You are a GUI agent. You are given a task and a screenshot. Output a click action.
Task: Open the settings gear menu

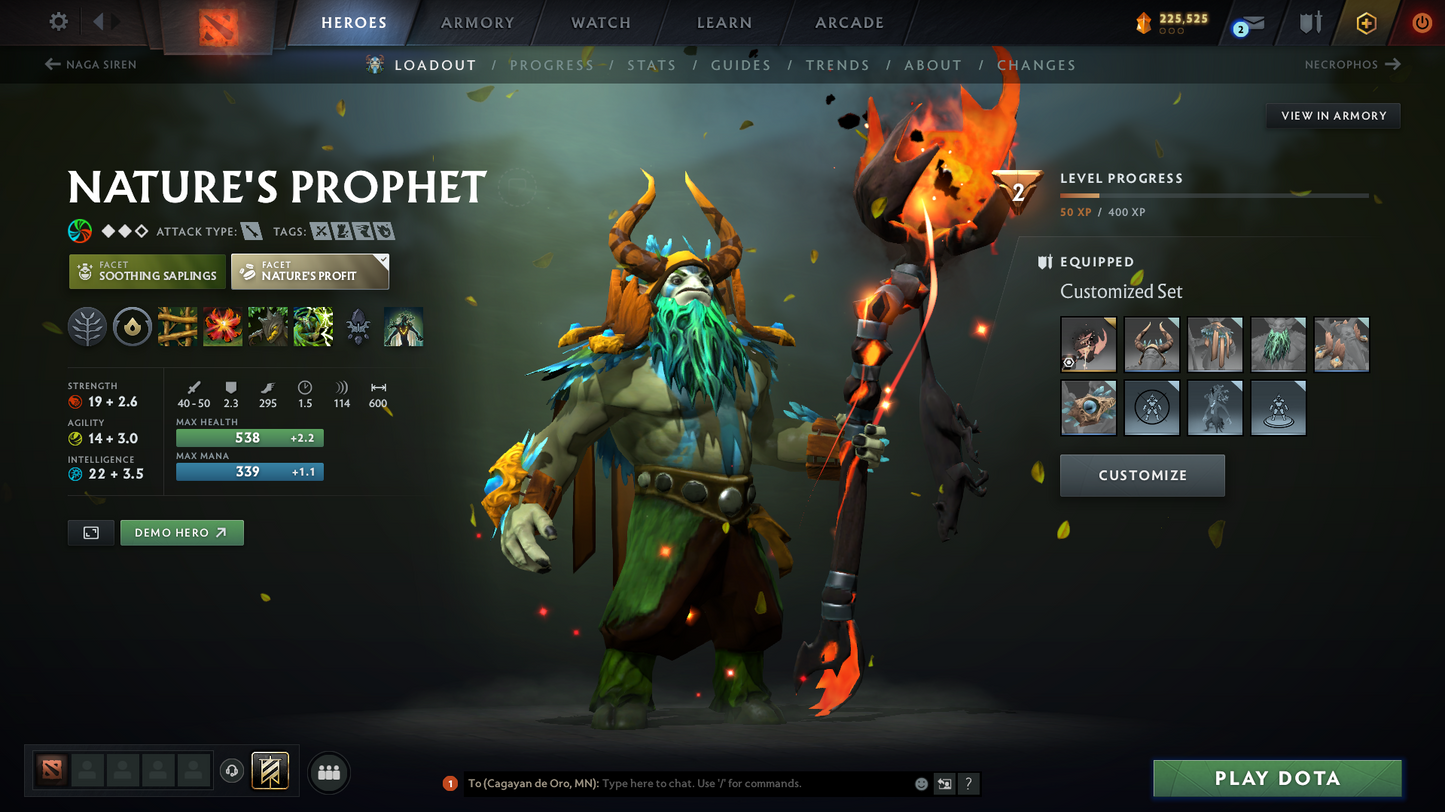59,21
